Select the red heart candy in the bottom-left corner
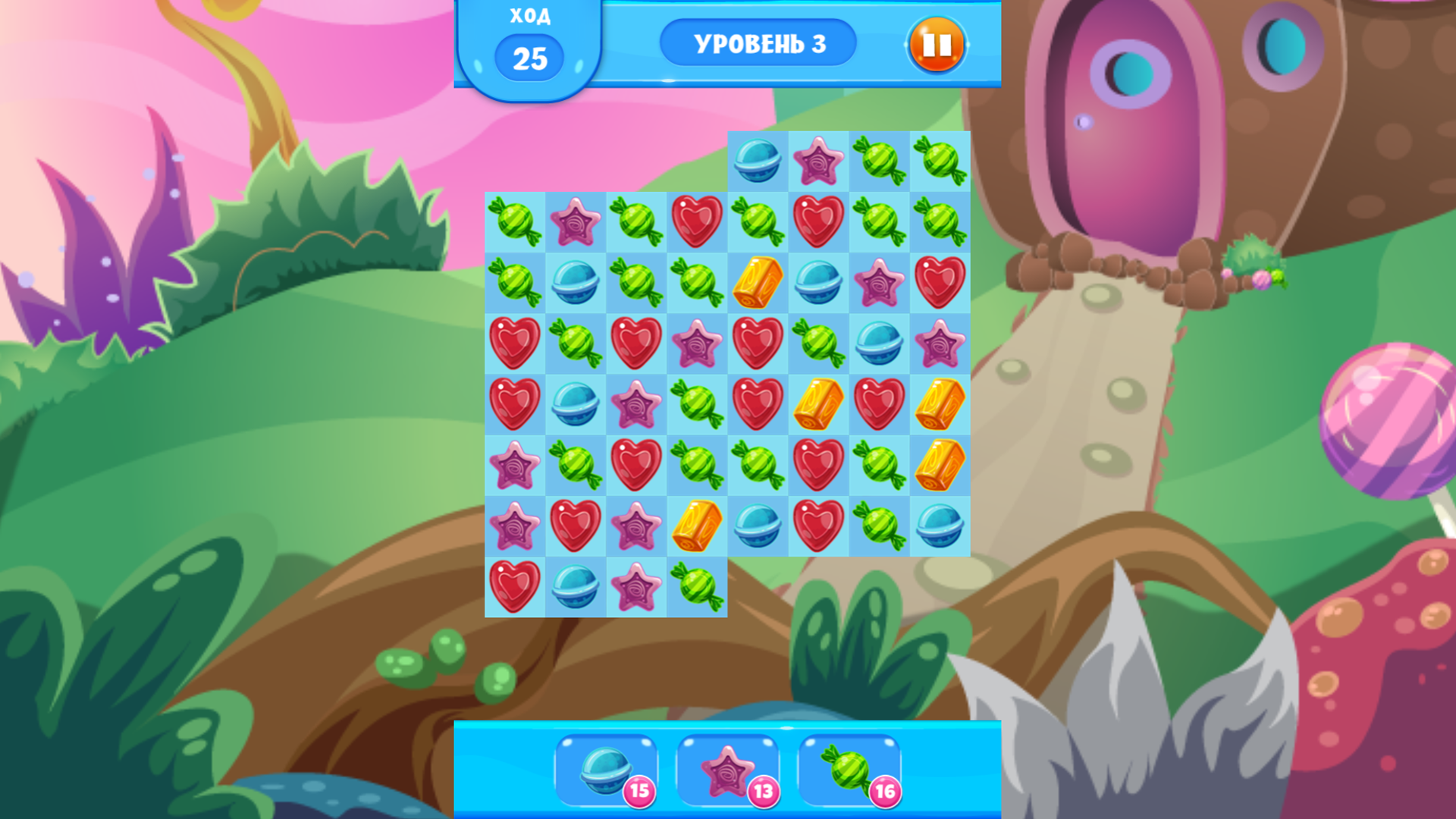This screenshot has height=819, width=1456. click(516, 588)
